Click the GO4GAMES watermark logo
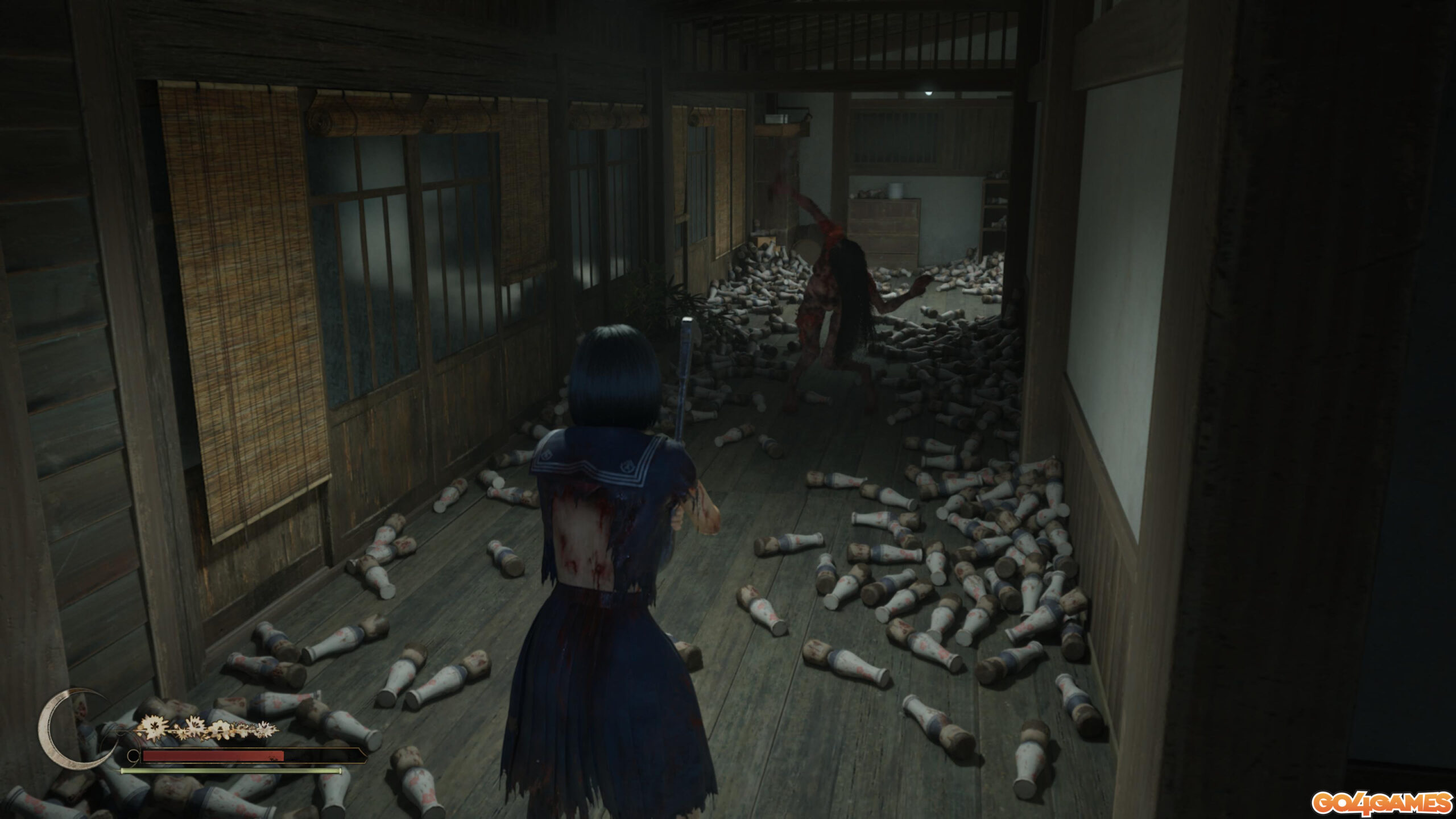This screenshot has width=1456, height=819. [x=1381, y=803]
